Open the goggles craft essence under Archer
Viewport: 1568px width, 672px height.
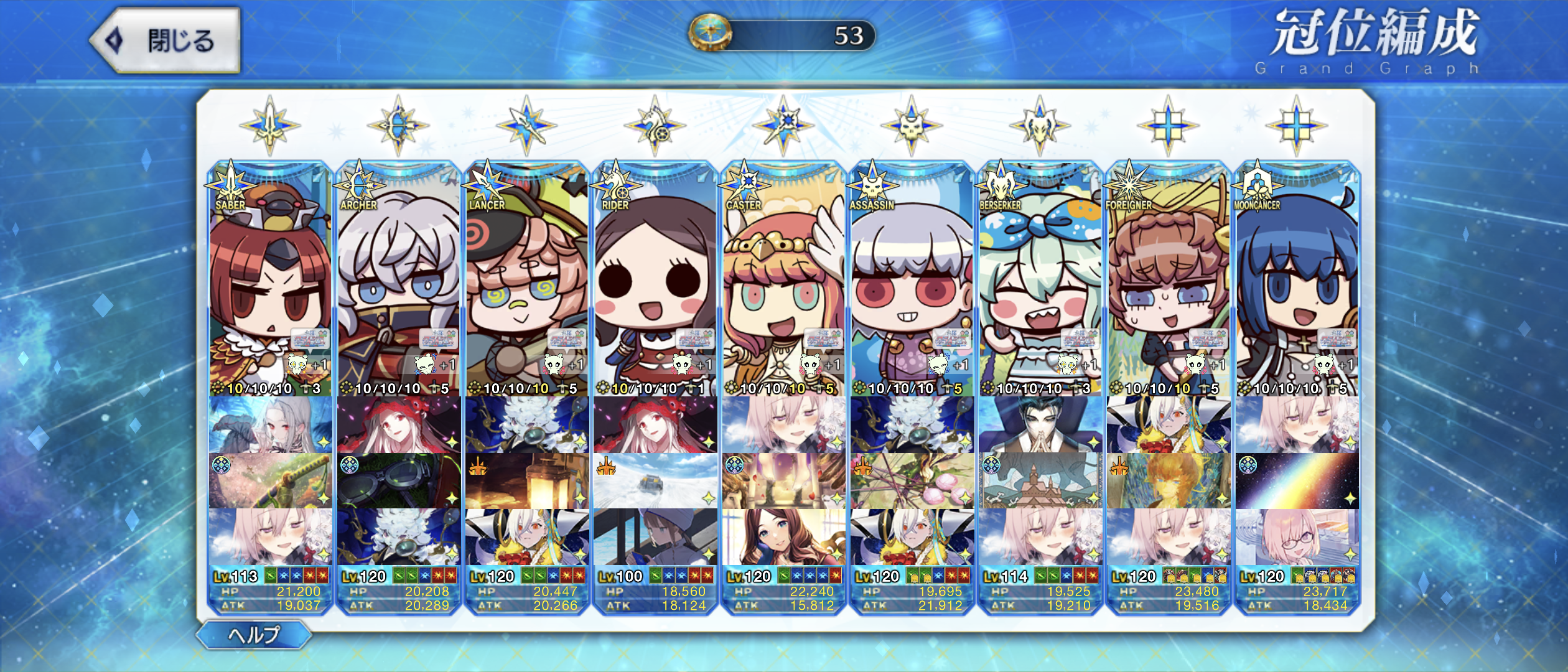(398, 481)
